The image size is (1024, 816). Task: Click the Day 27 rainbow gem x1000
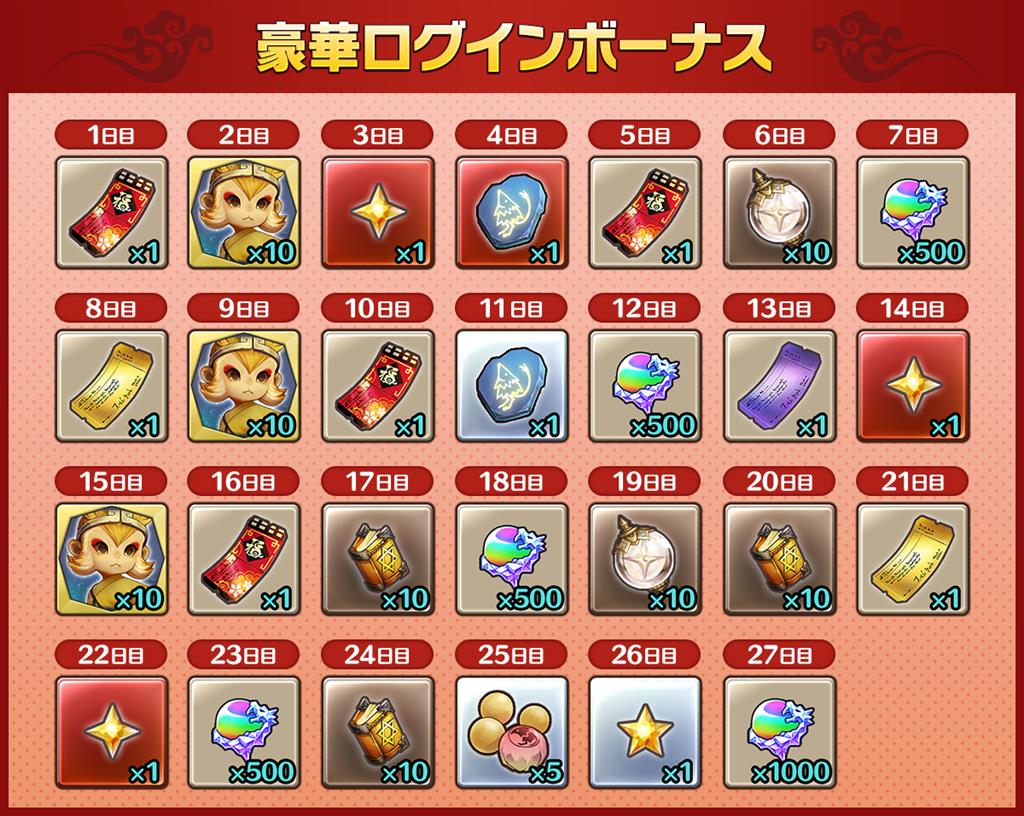point(779,732)
